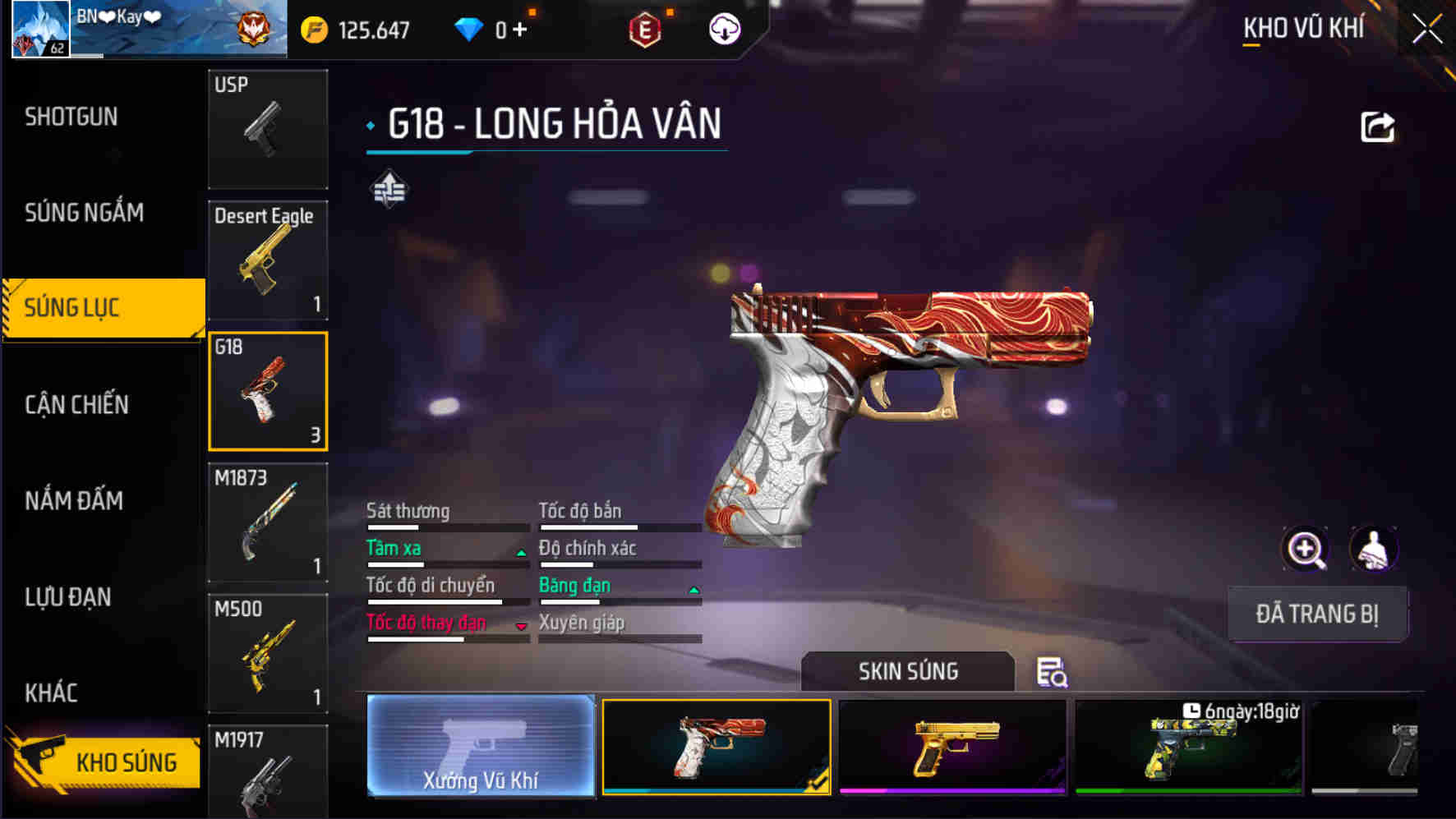Close the weapon vault screen
The width and height of the screenshot is (1456, 819).
(x=1426, y=30)
